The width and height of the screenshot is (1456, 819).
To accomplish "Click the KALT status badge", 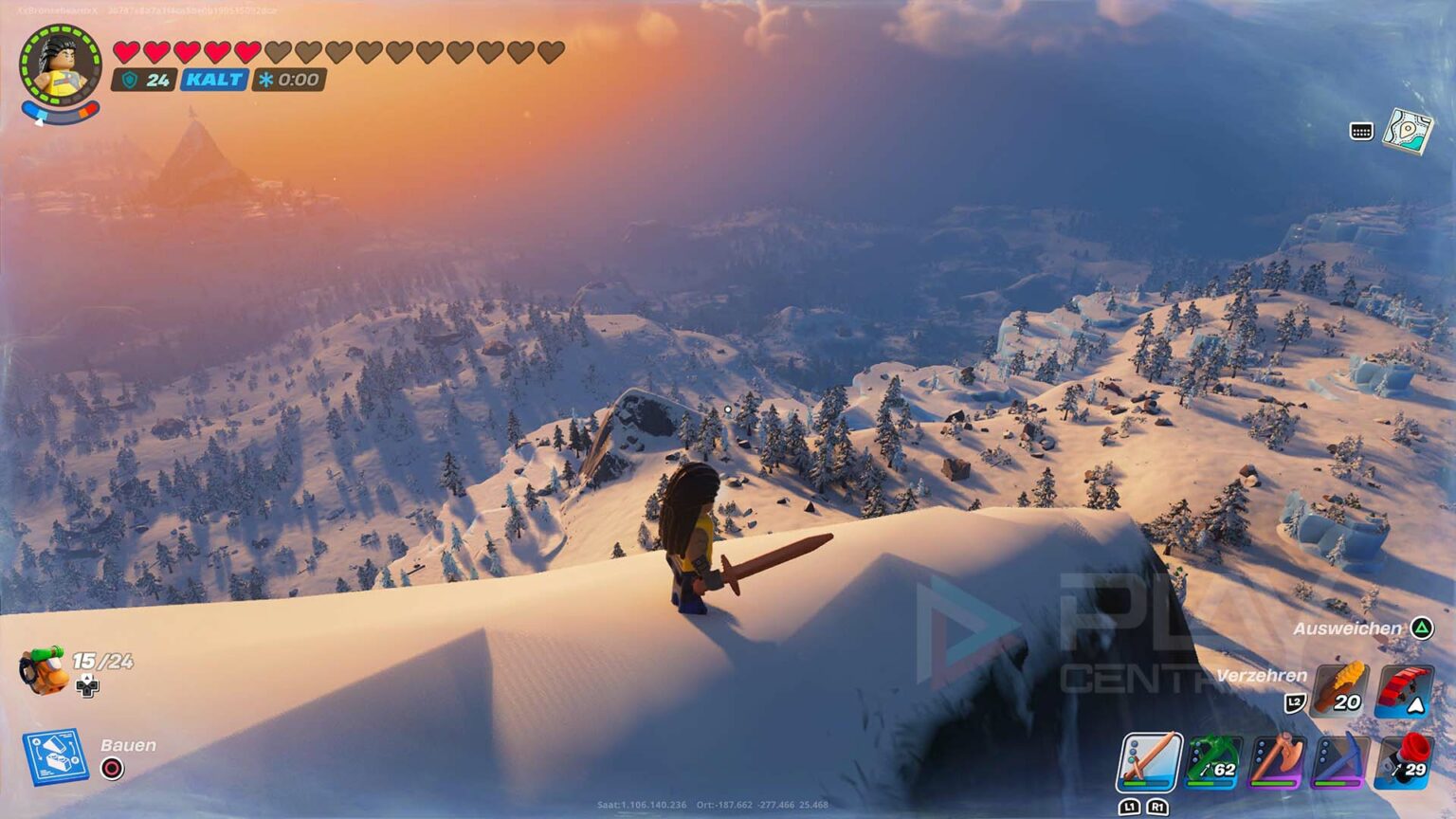I will [212, 80].
